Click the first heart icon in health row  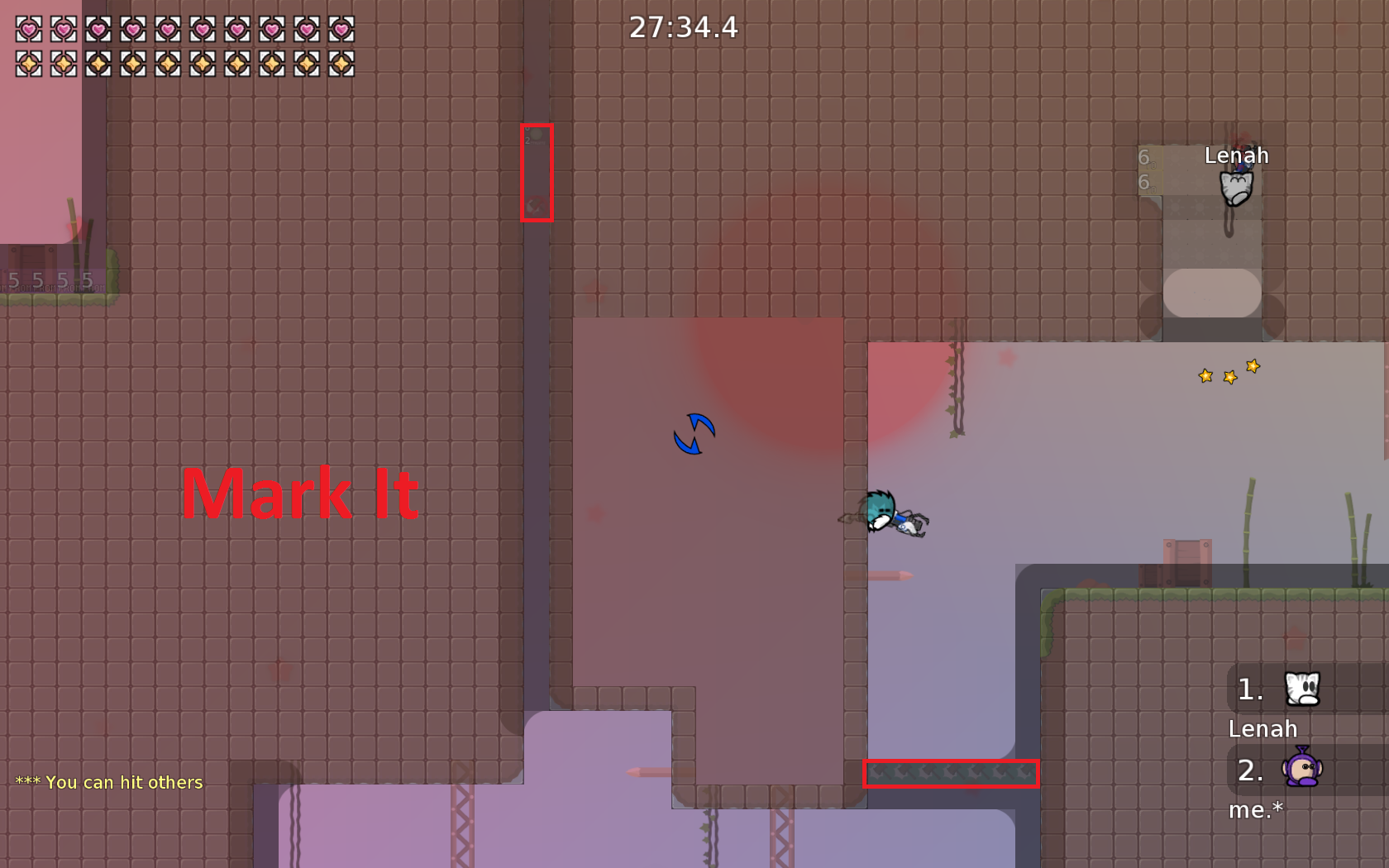pyautogui.click(x=26, y=30)
